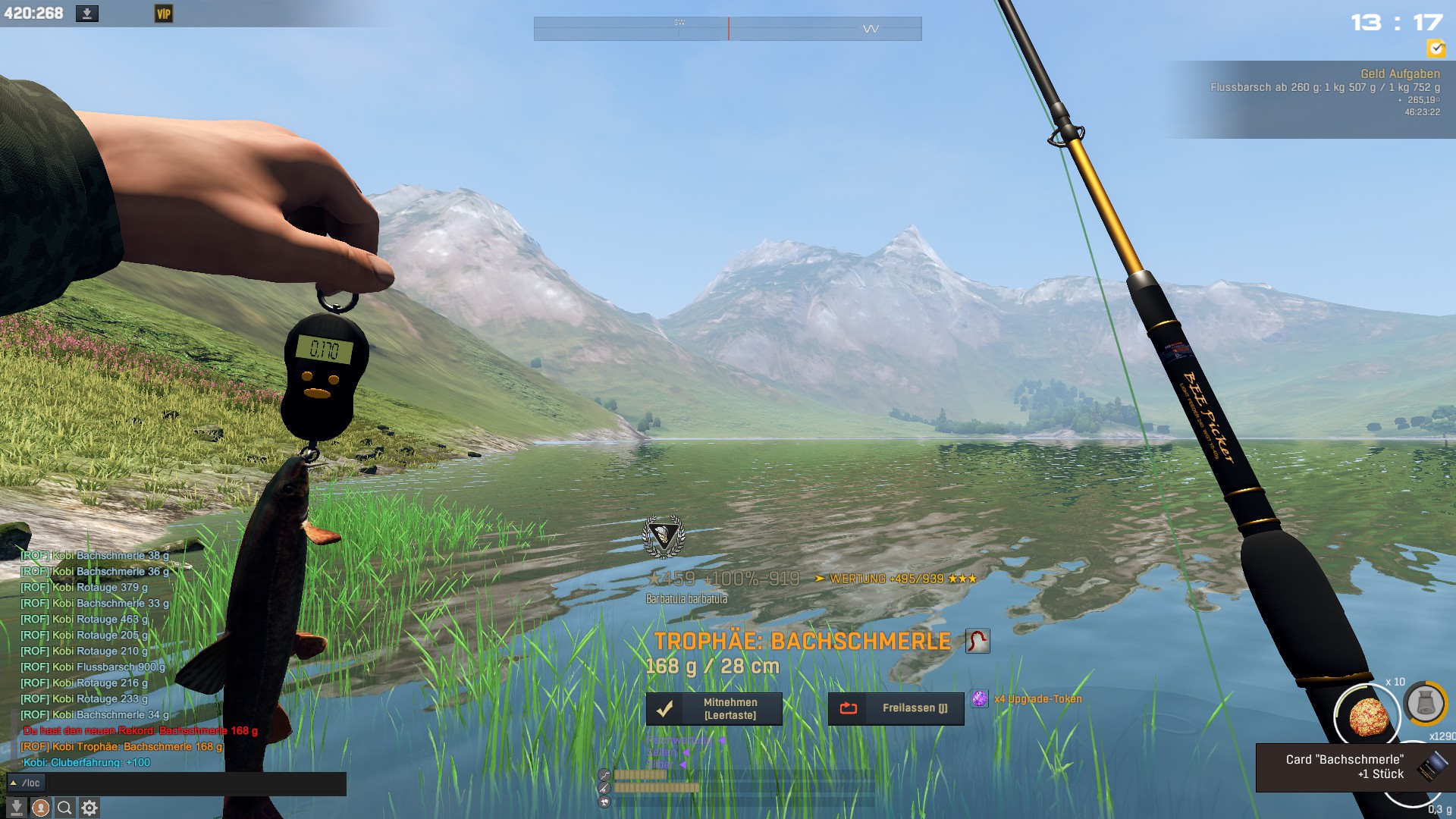Click the red hook icon beside the trophy title
The image size is (1456, 819).
[977, 642]
